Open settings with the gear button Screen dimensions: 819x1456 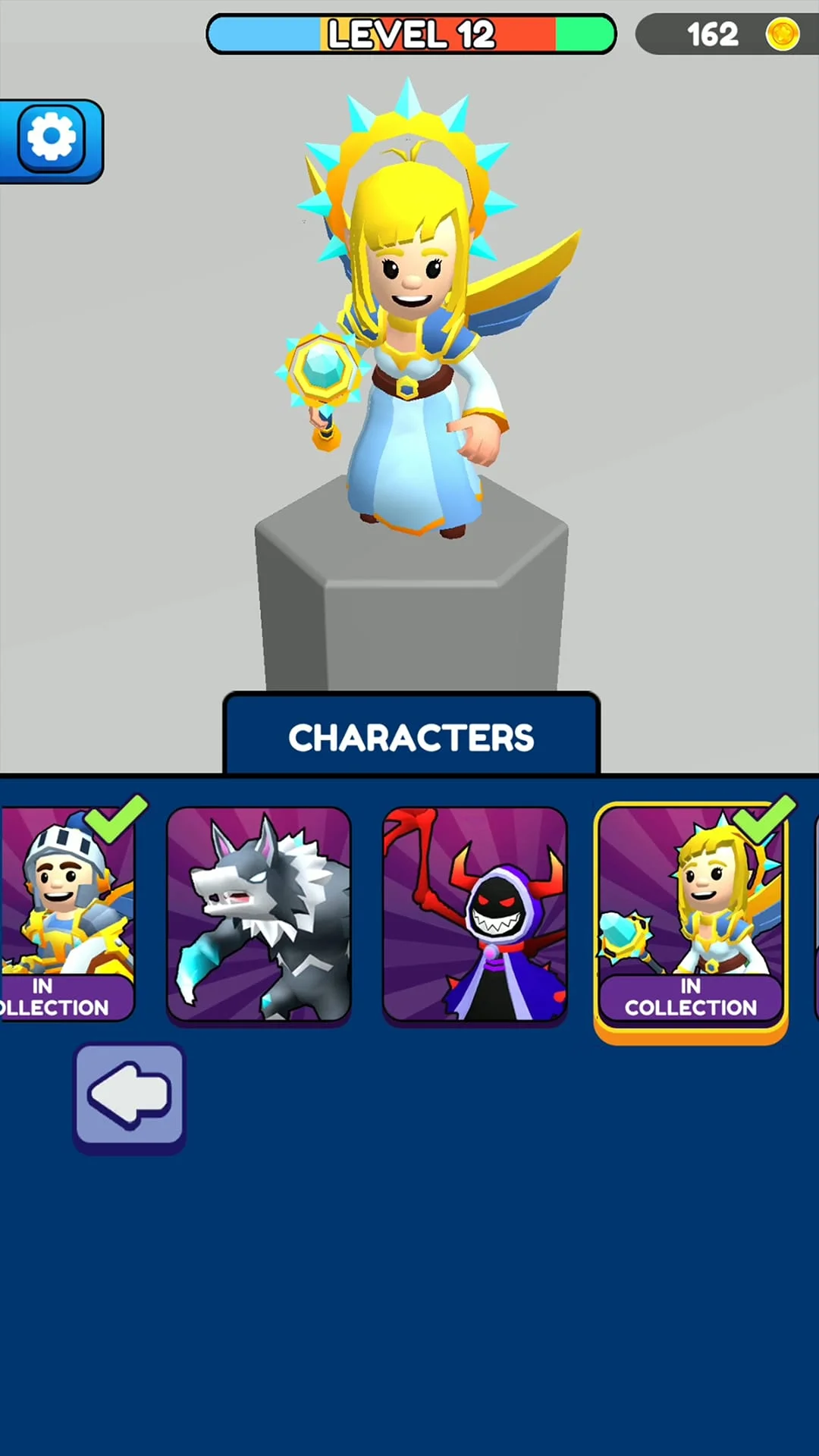pyautogui.click(x=51, y=139)
